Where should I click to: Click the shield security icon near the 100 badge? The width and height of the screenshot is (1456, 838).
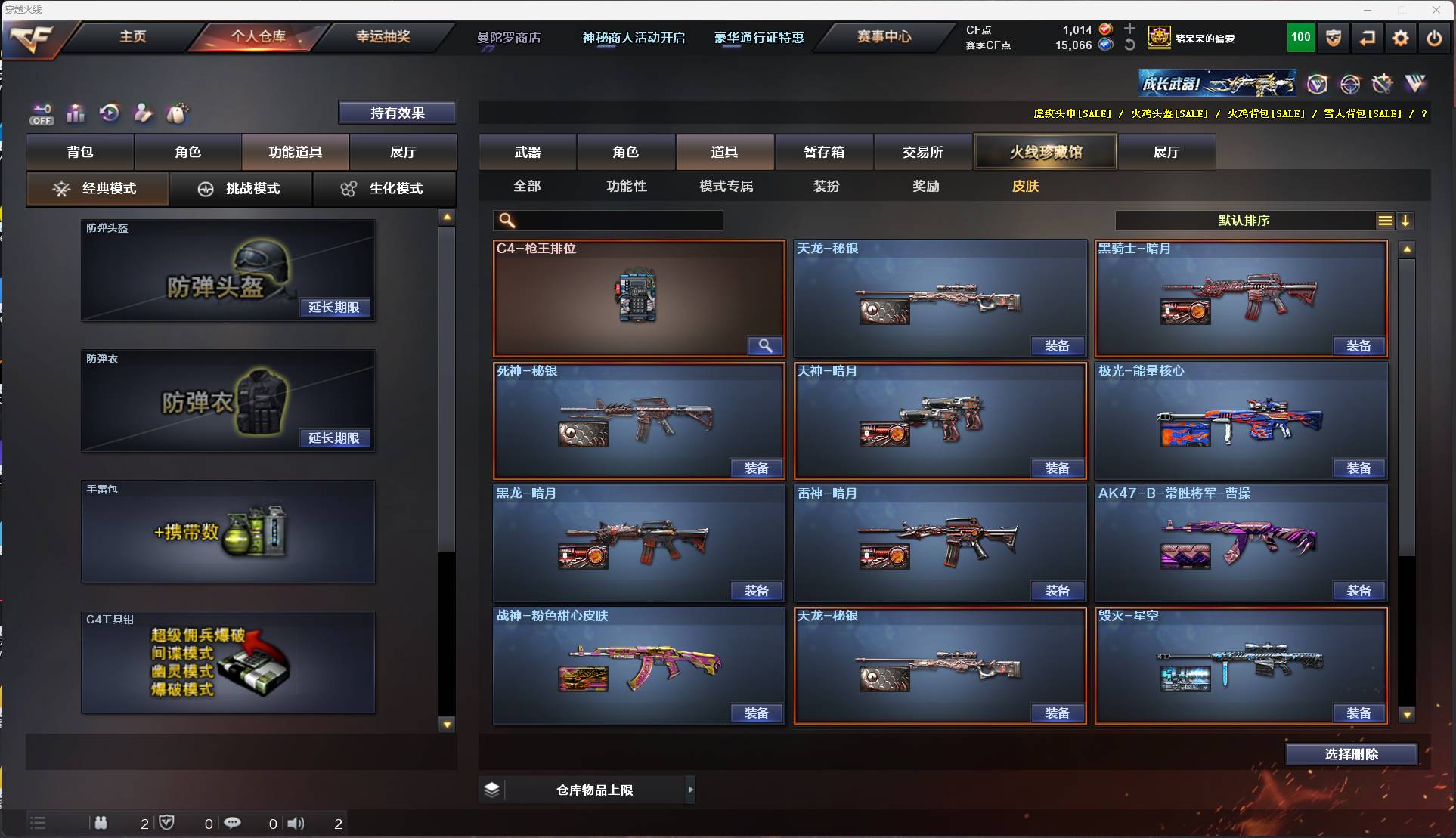click(x=1332, y=38)
